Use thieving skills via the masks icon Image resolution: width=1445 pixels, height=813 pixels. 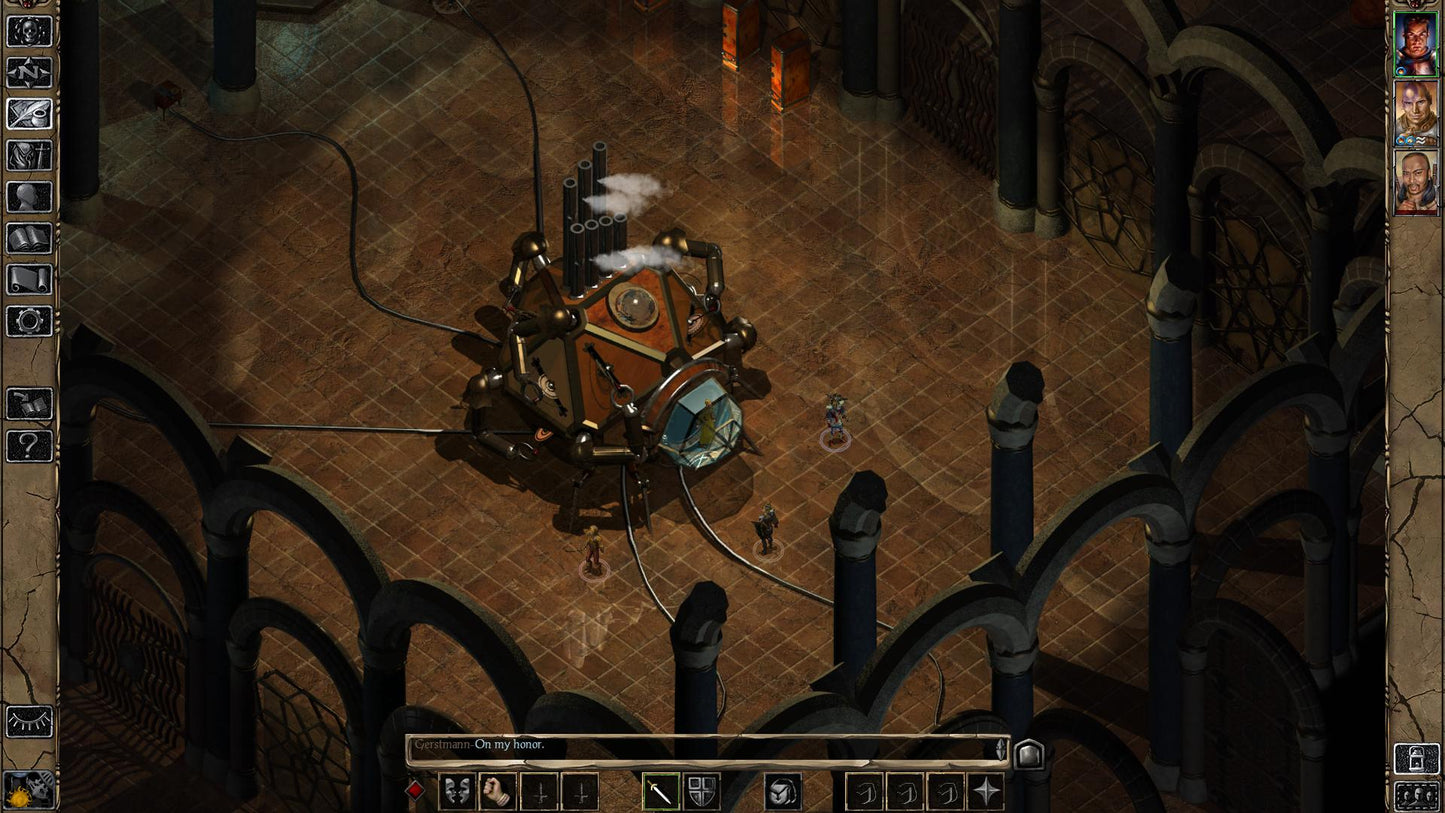pos(456,793)
